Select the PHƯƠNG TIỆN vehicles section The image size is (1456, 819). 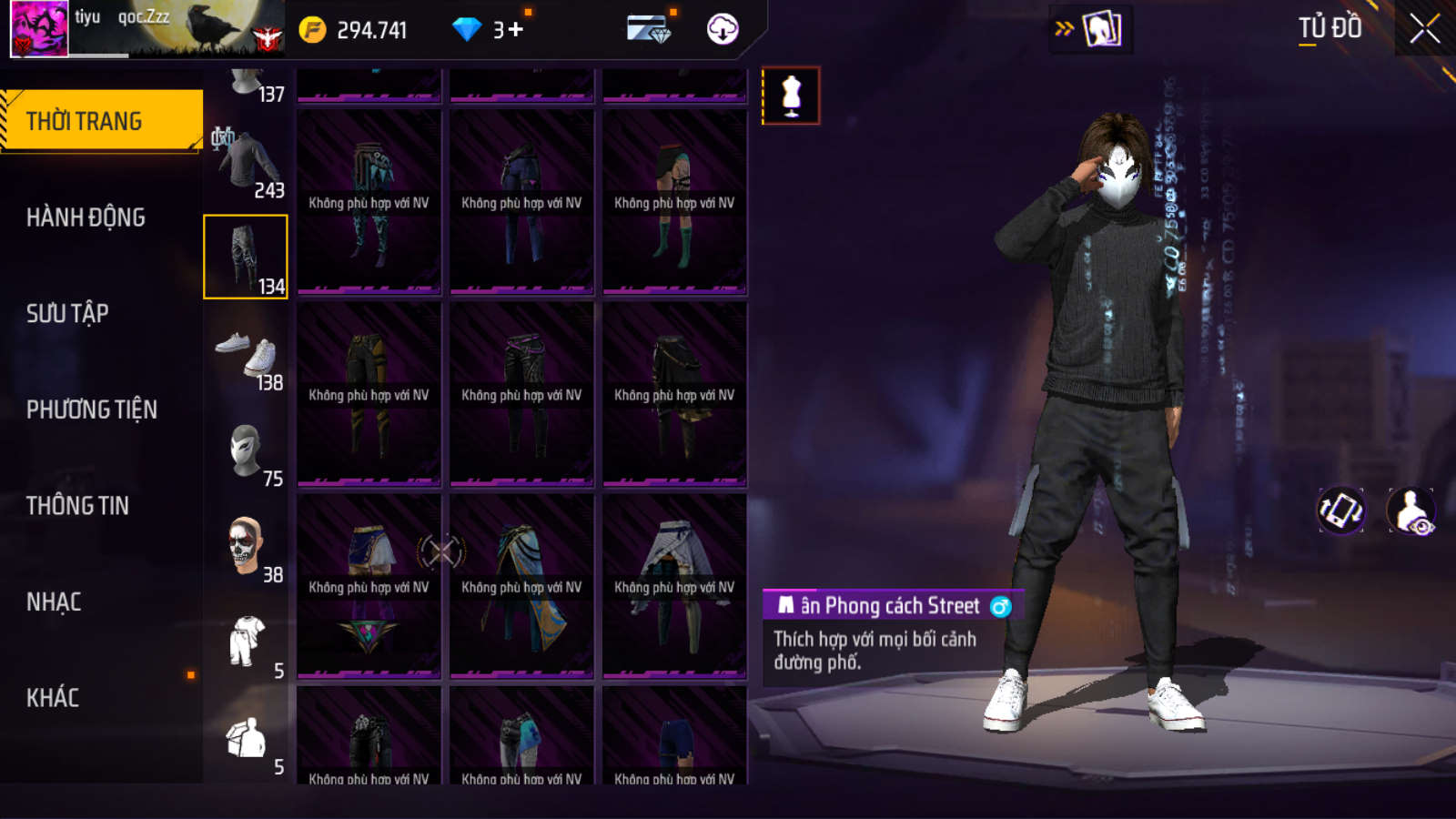point(91,409)
